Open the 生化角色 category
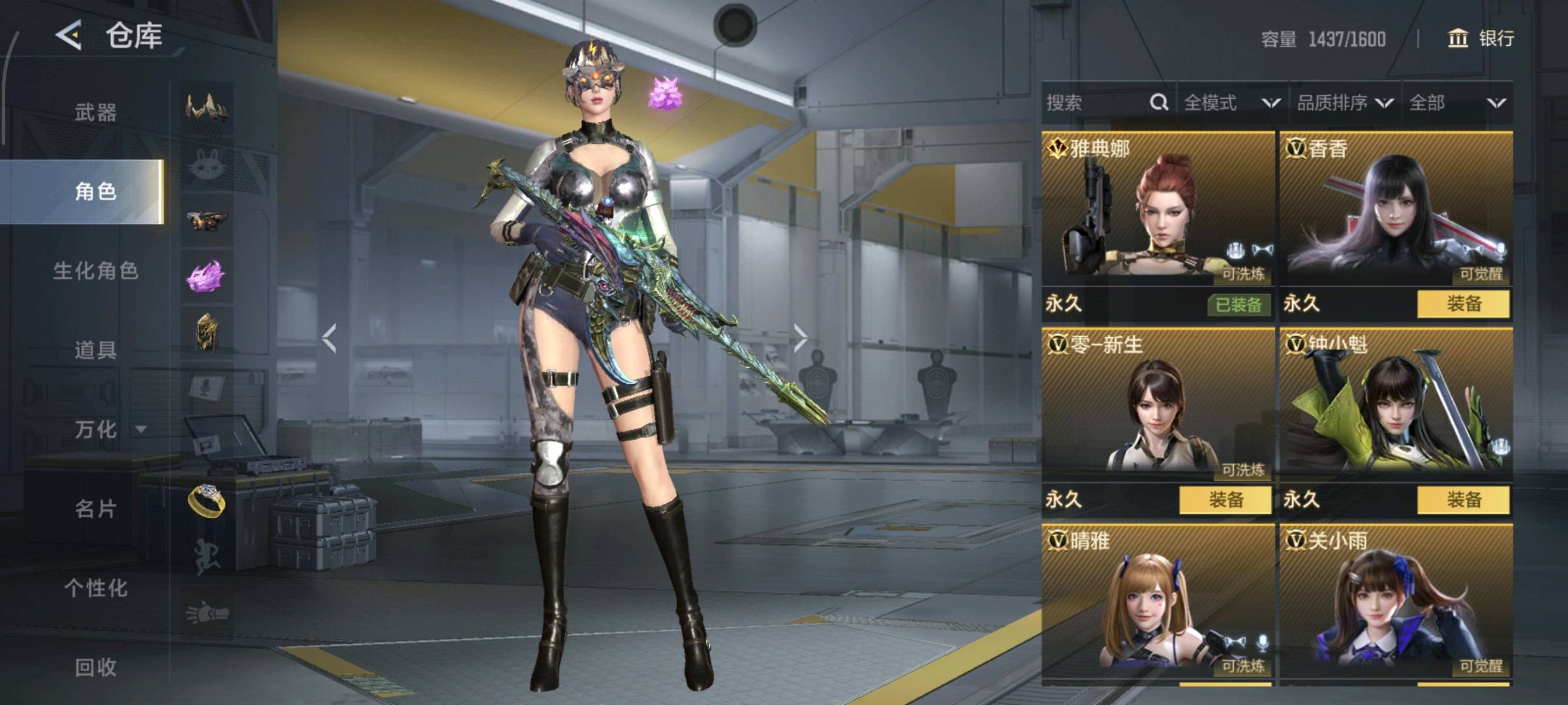Screen dimensions: 1568x705 point(95,271)
